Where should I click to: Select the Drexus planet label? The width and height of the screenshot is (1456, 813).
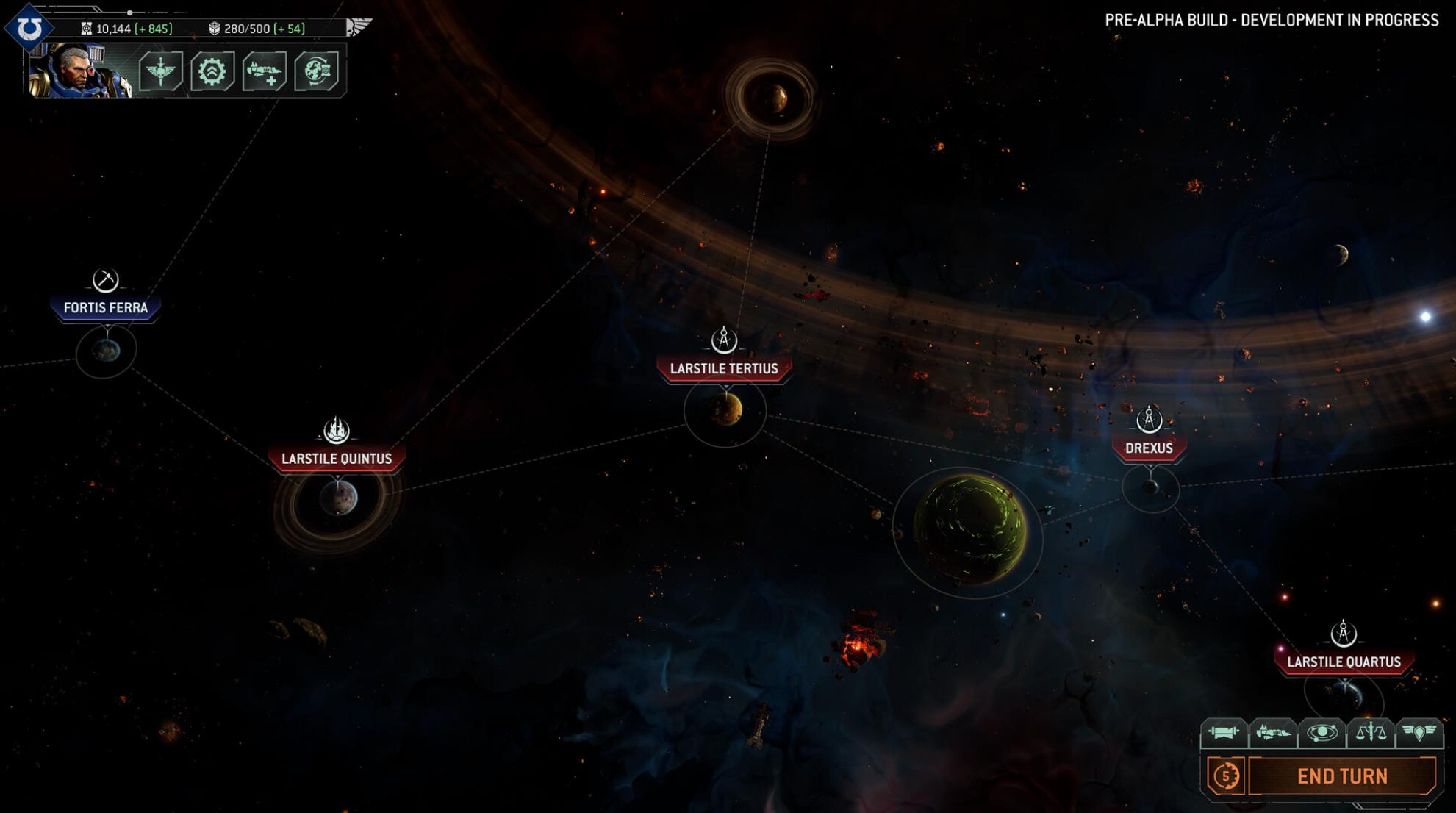point(1149,448)
